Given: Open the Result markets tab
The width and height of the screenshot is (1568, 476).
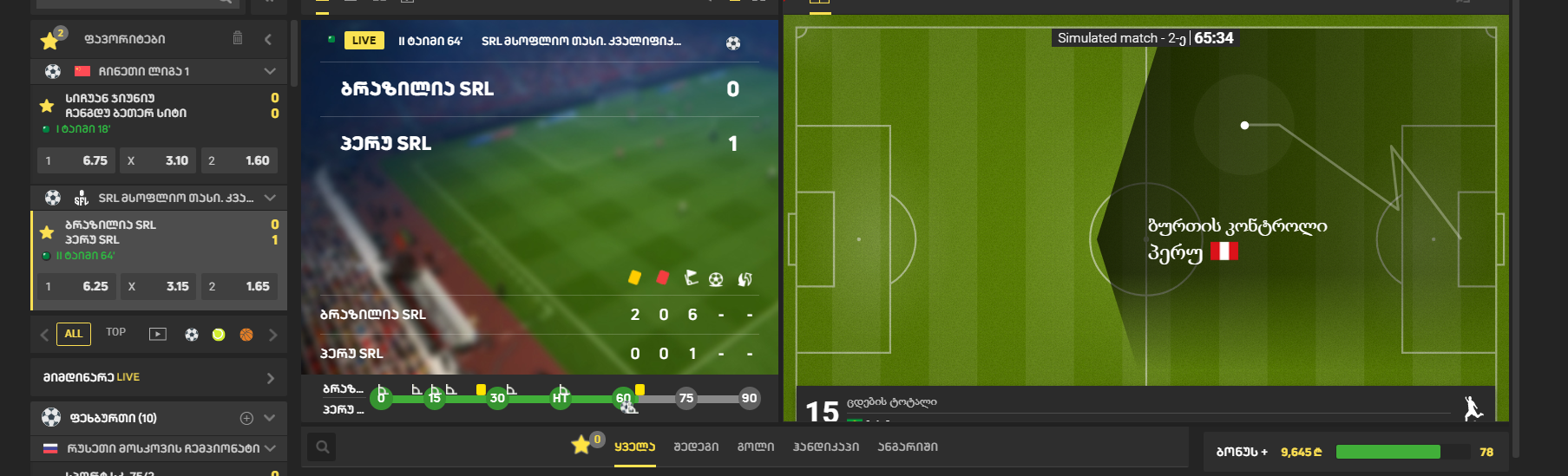Looking at the screenshot, I should [696, 447].
